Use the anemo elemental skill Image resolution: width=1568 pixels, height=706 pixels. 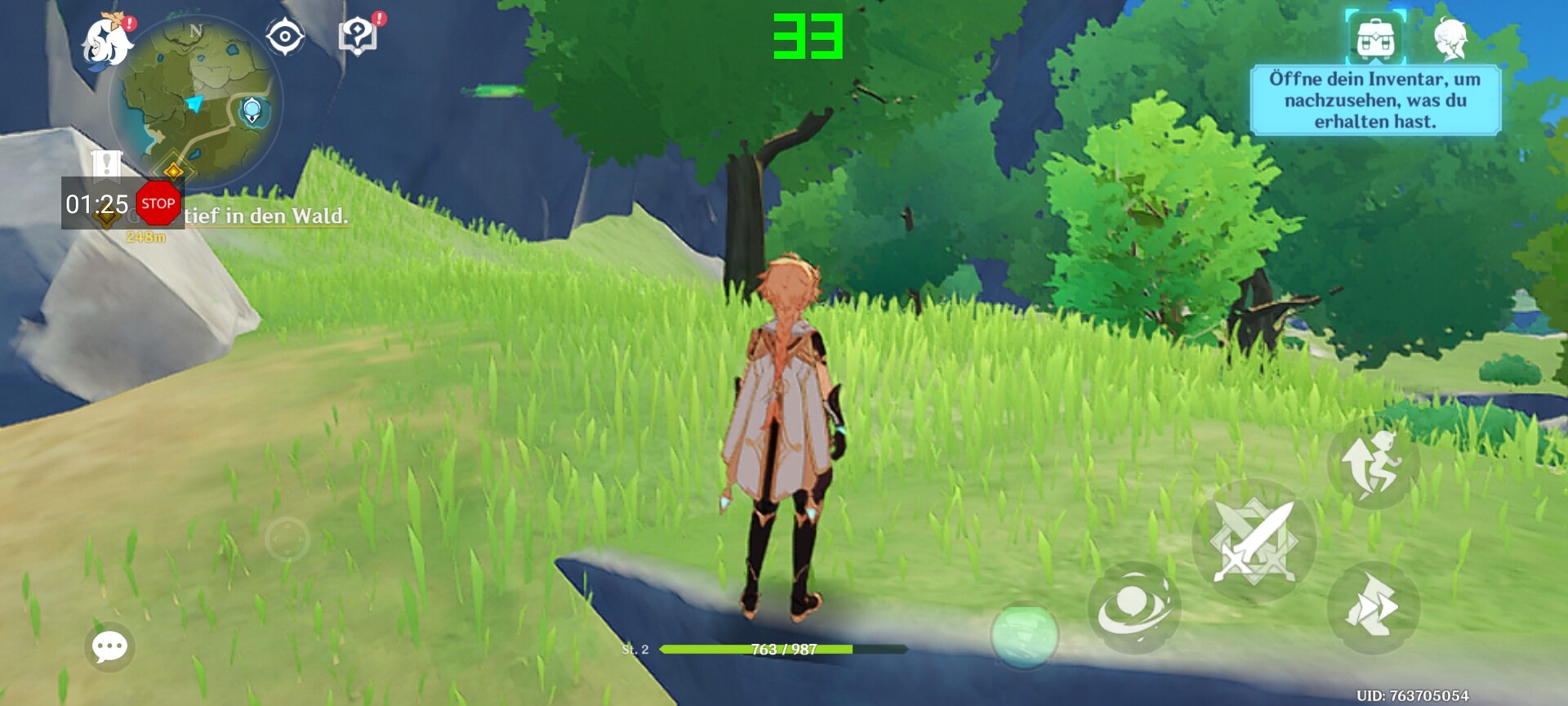click(x=1134, y=607)
